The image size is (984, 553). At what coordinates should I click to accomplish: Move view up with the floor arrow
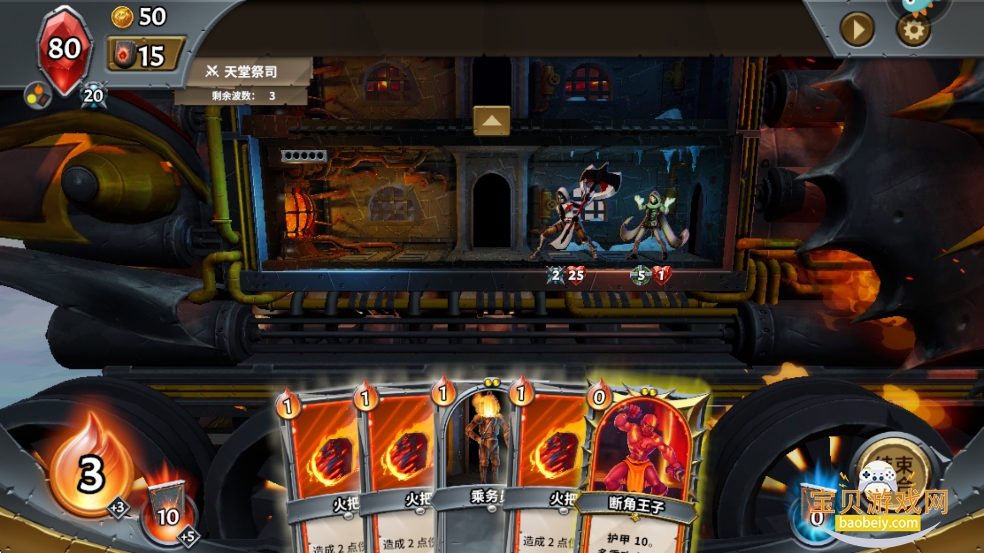click(491, 120)
